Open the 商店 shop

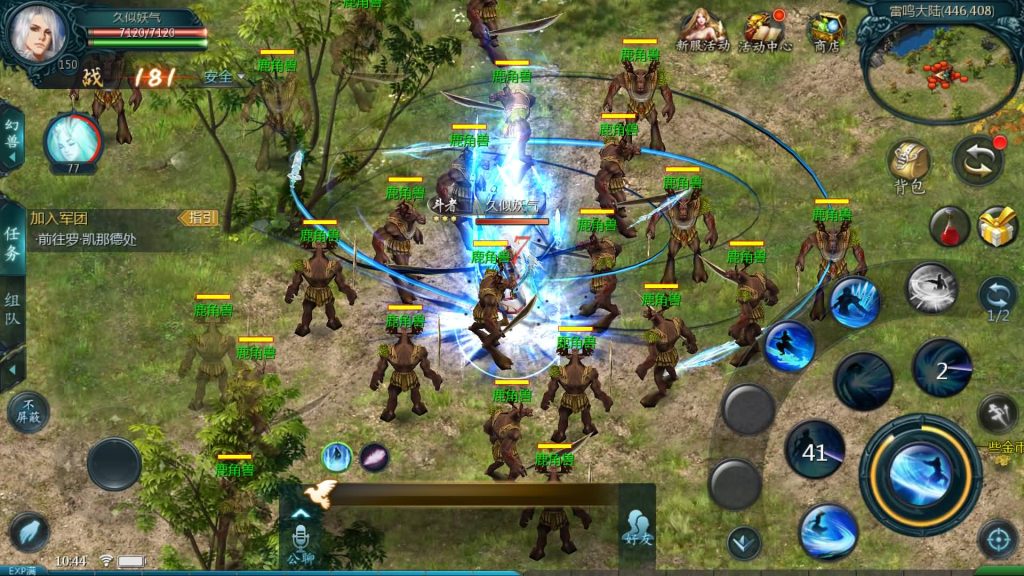[x=826, y=30]
